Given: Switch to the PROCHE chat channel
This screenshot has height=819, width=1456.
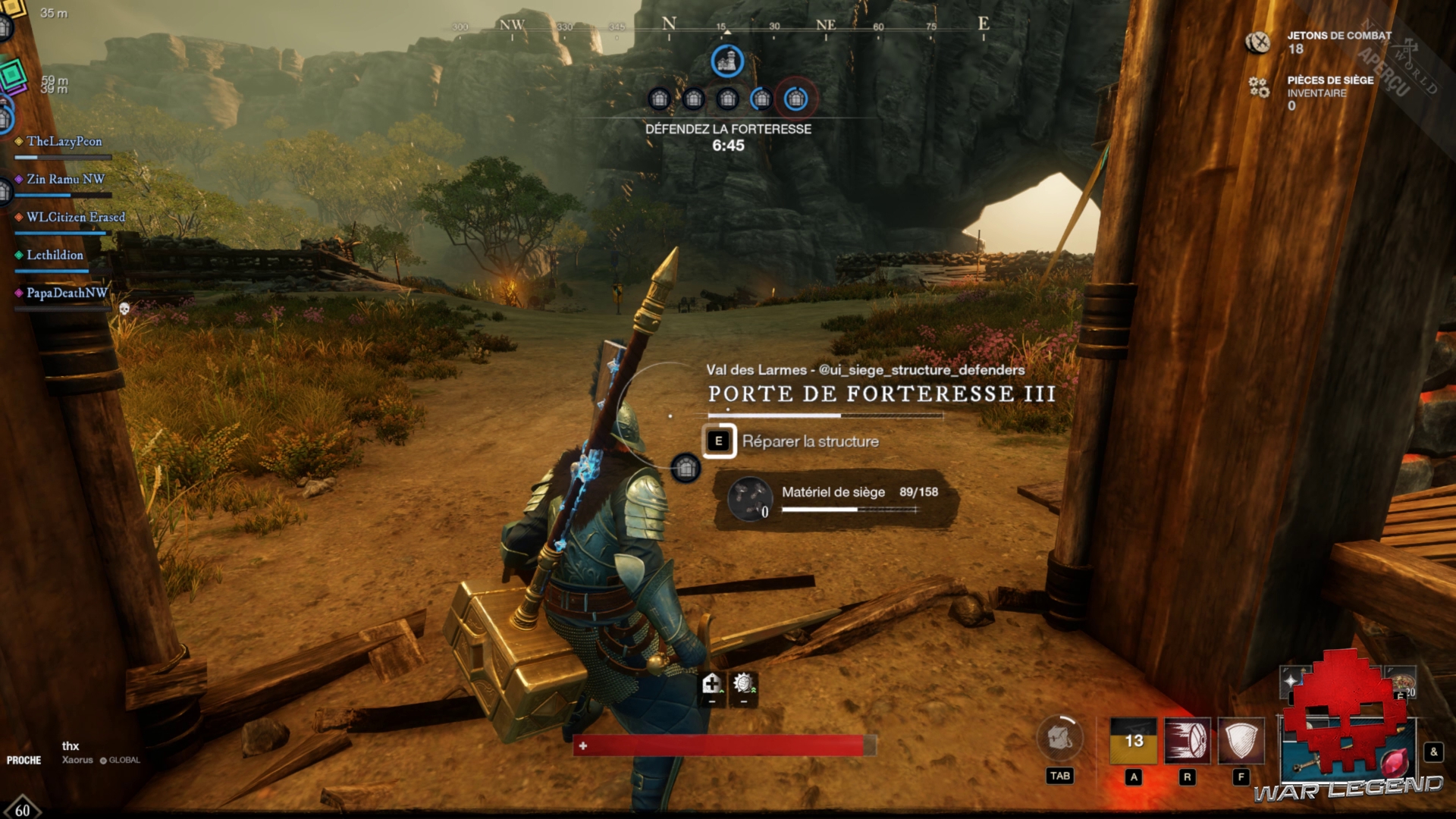Looking at the screenshot, I should pyautogui.click(x=24, y=761).
